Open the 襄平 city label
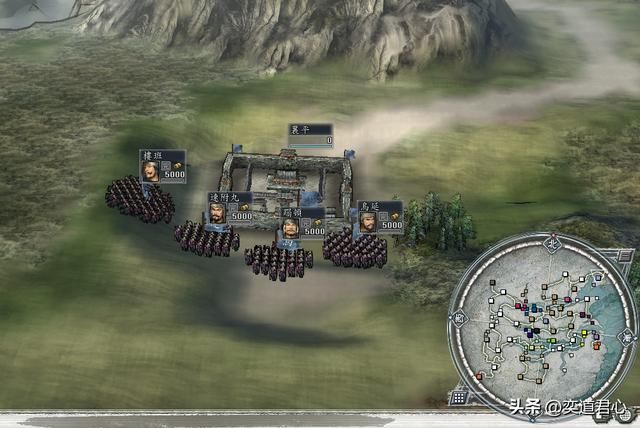The width and height of the screenshot is (640, 428). click(310, 135)
